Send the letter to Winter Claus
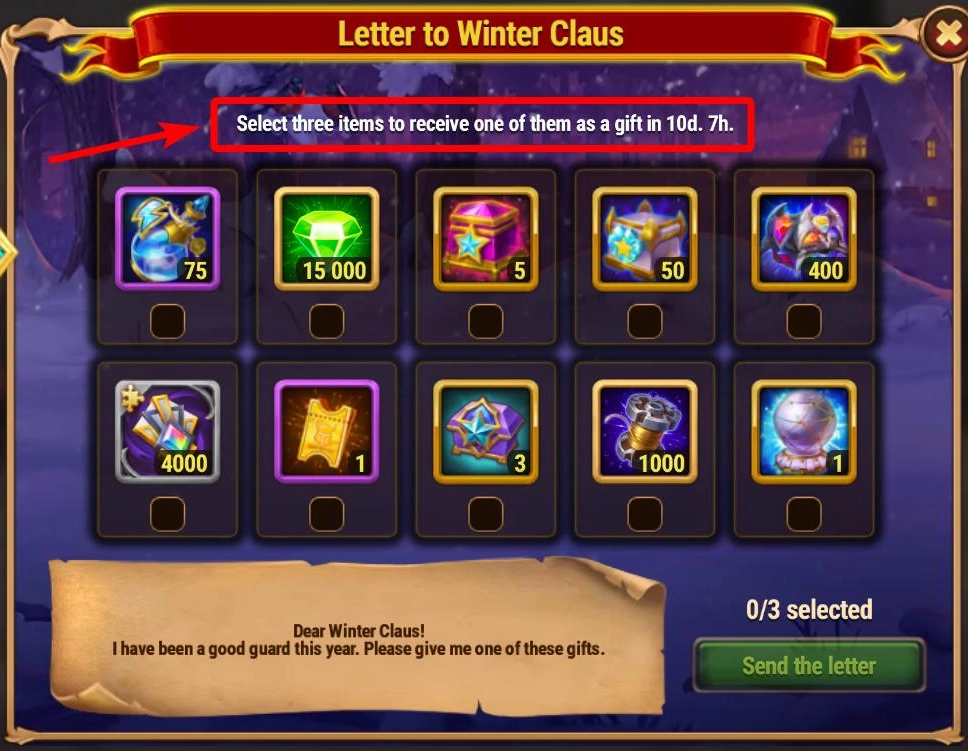This screenshot has height=751, width=968. point(808,665)
